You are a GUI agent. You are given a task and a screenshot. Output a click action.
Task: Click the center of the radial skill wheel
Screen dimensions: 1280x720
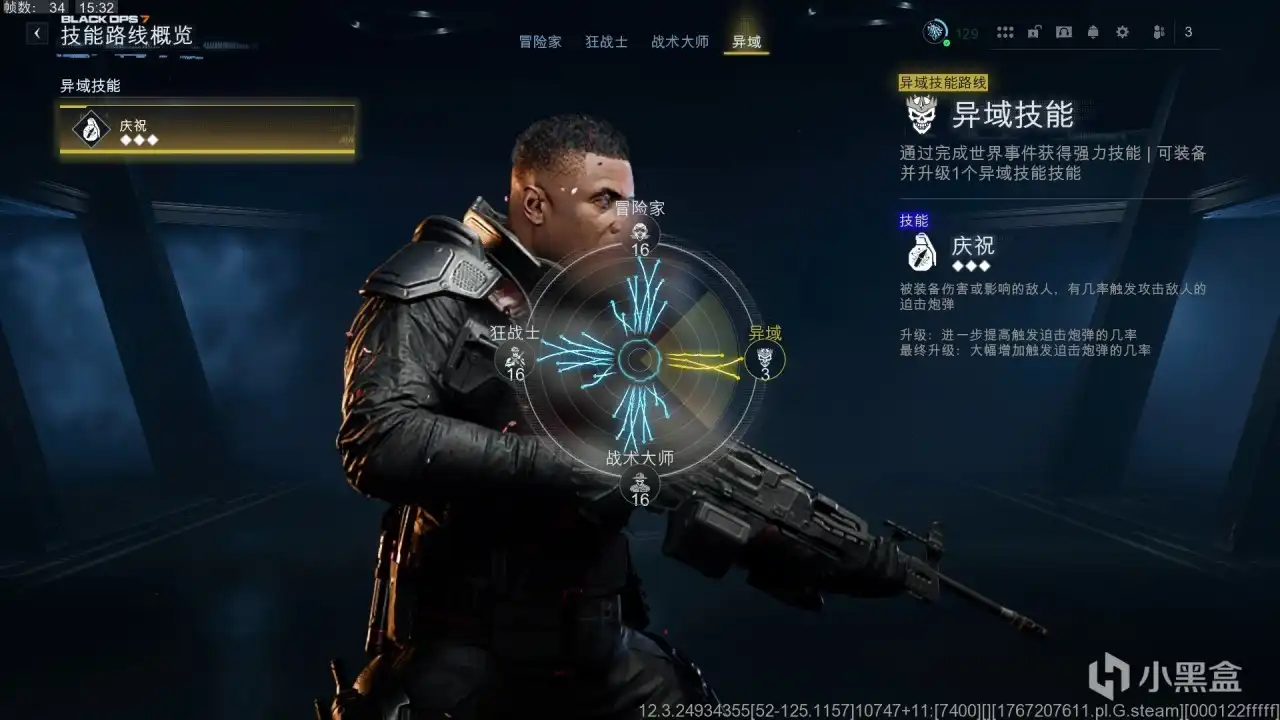[x=640, y=358]
